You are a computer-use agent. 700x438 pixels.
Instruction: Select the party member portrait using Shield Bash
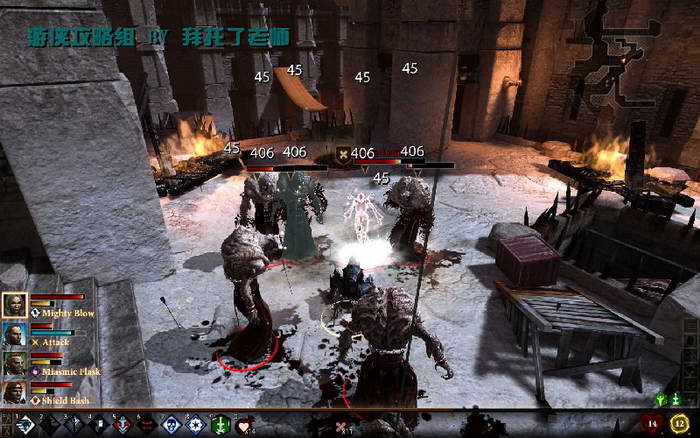tap(15, 393)
